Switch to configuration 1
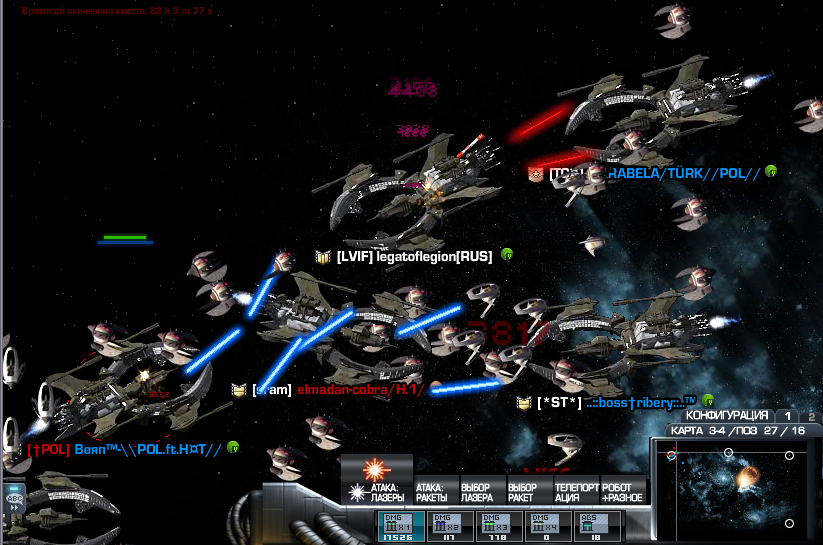The height and width of the screenshot is (545, 823). (x=787, y=416)
